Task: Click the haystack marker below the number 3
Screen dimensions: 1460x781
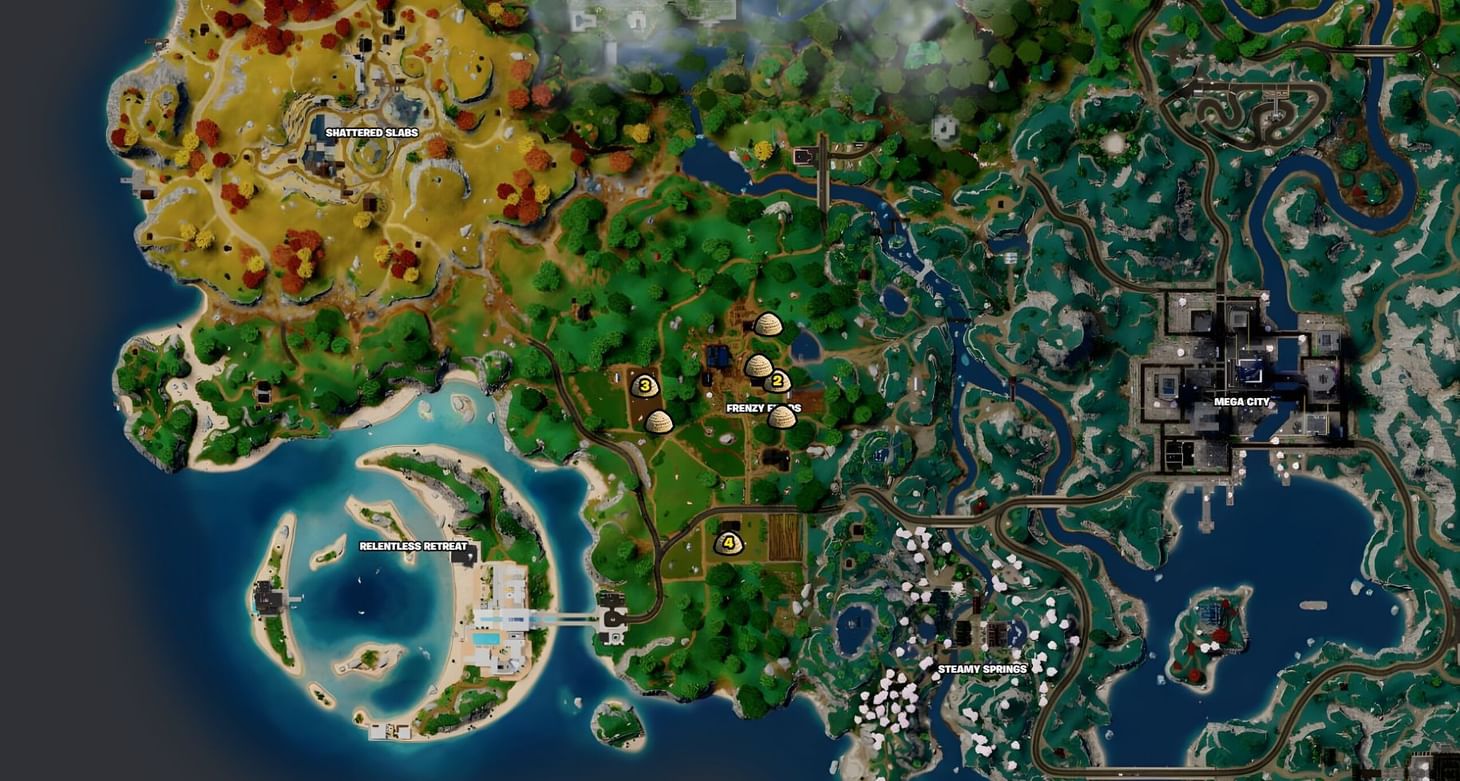Action: coord(660,422)
